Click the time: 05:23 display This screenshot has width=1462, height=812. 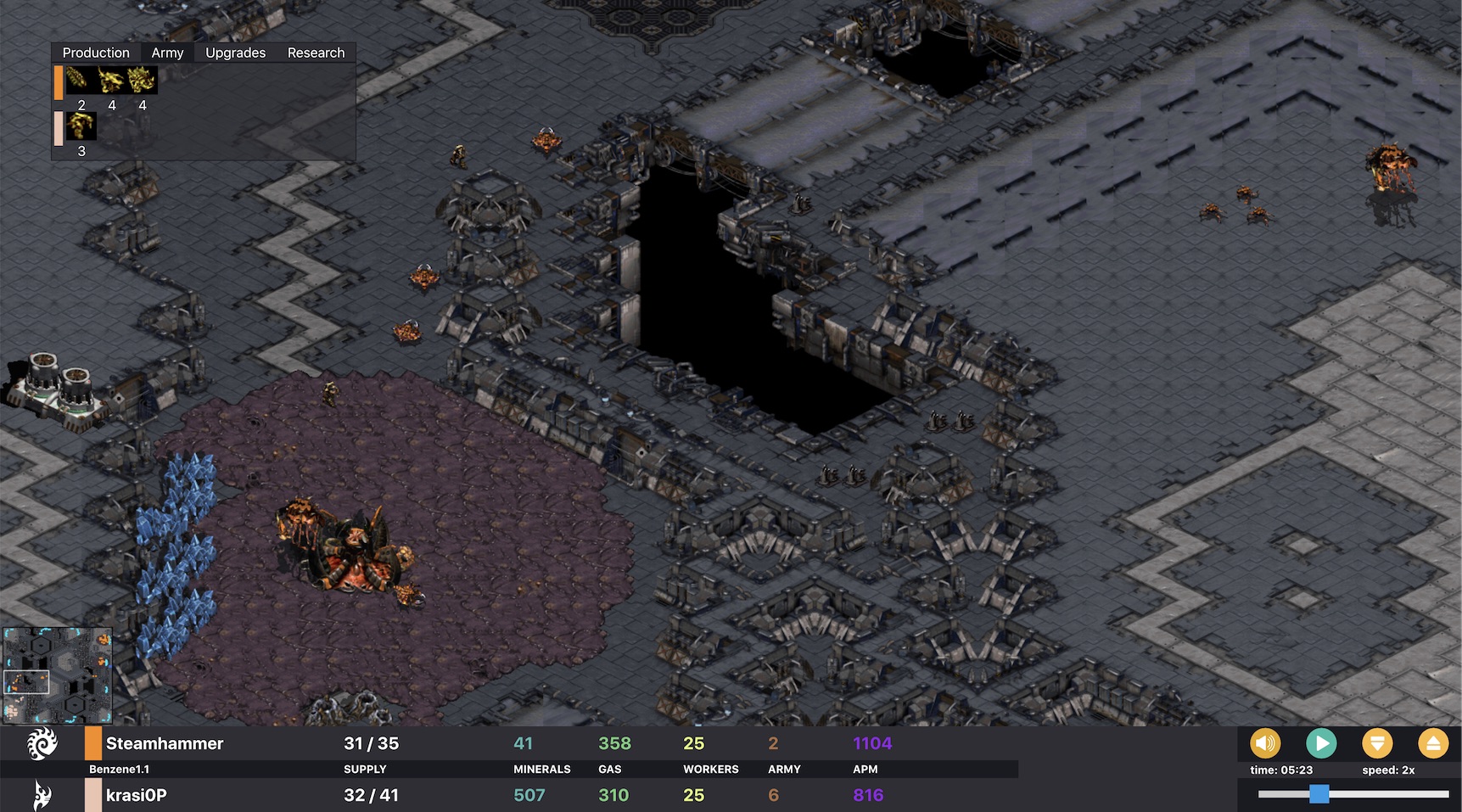[x=1281, y=770]
